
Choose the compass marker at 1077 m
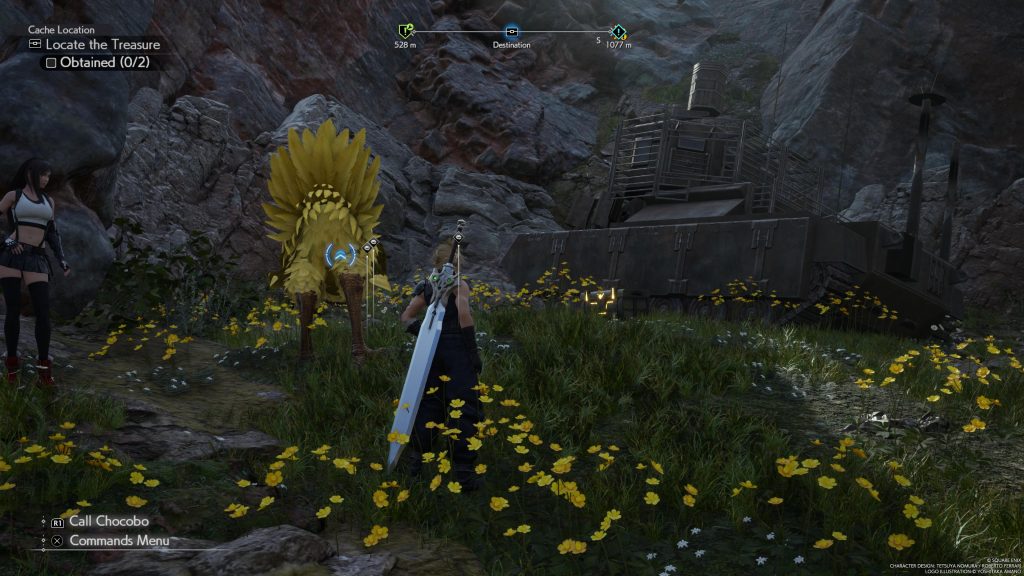618,32
